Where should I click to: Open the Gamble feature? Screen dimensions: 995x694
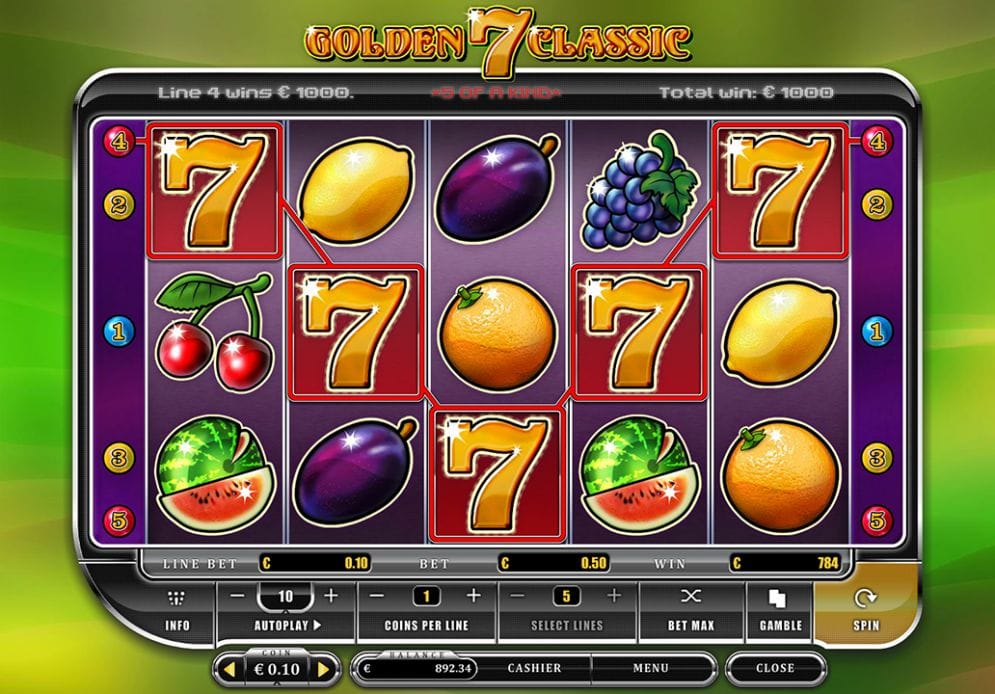point(780,610)
